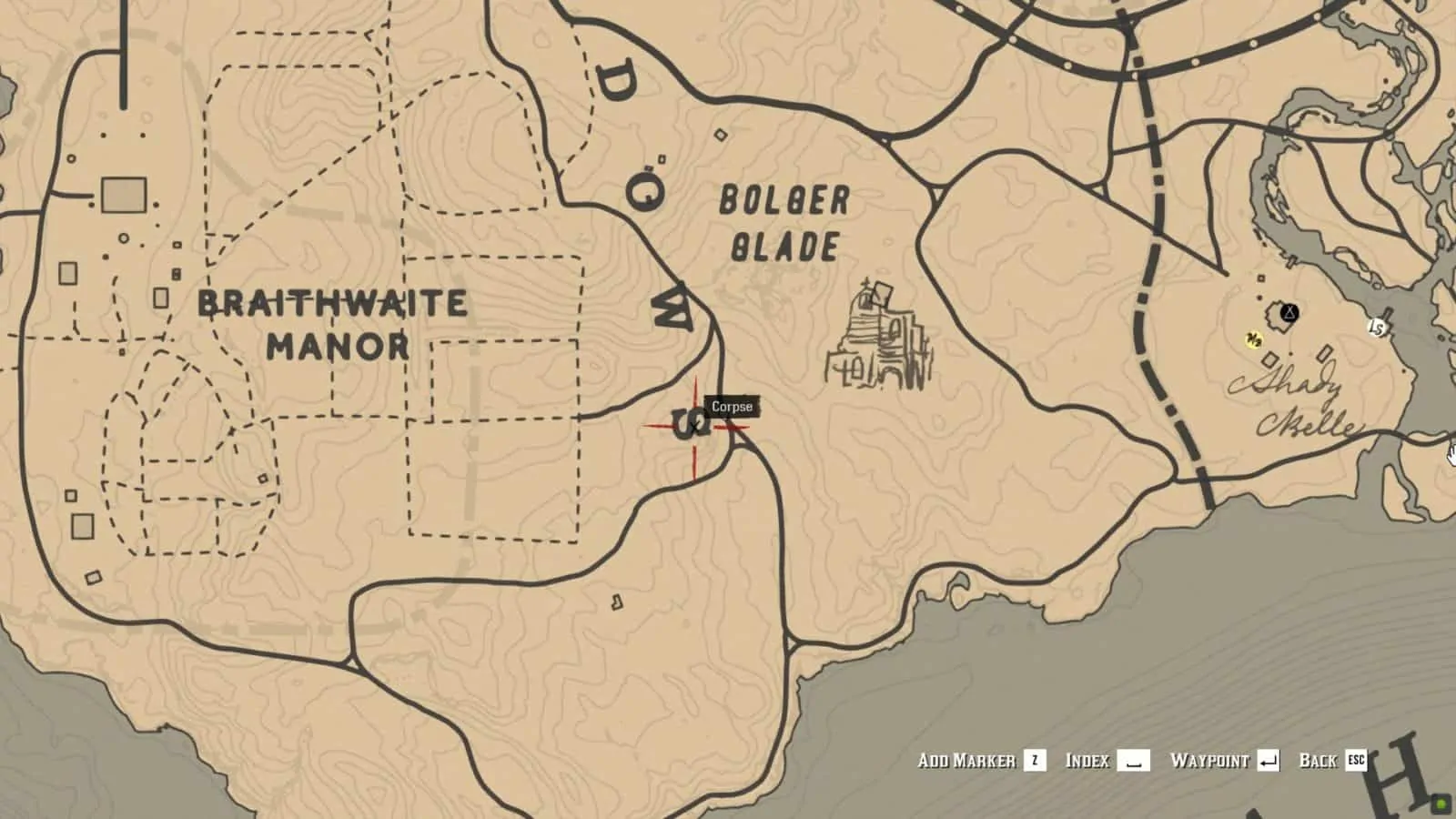
Task: Open the map Index
Action: [x=1087, y=761]
